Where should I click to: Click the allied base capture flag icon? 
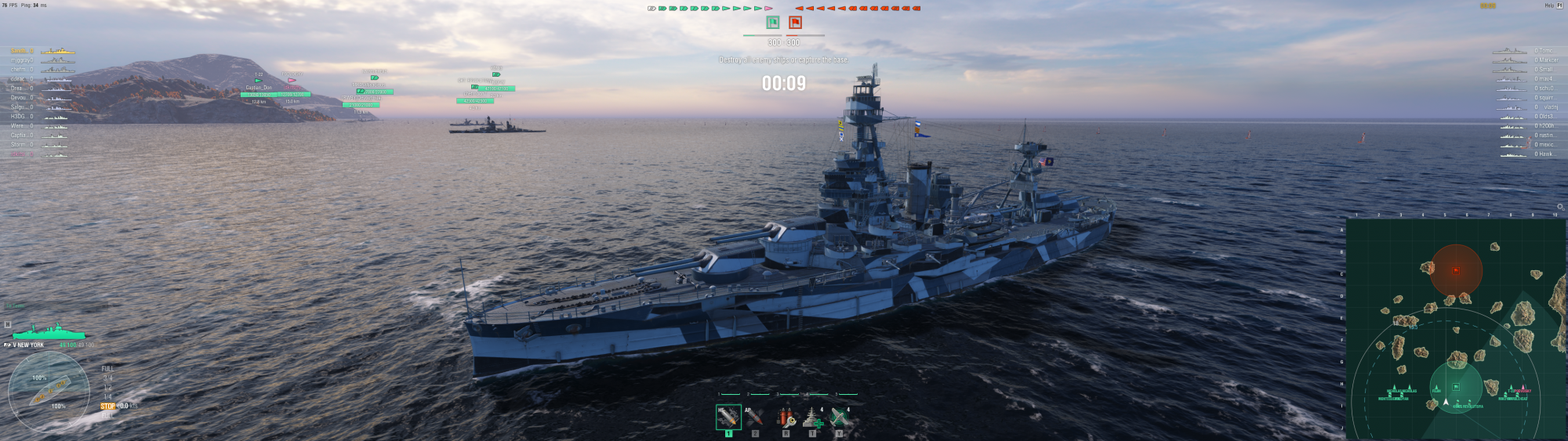click(772, 23)
